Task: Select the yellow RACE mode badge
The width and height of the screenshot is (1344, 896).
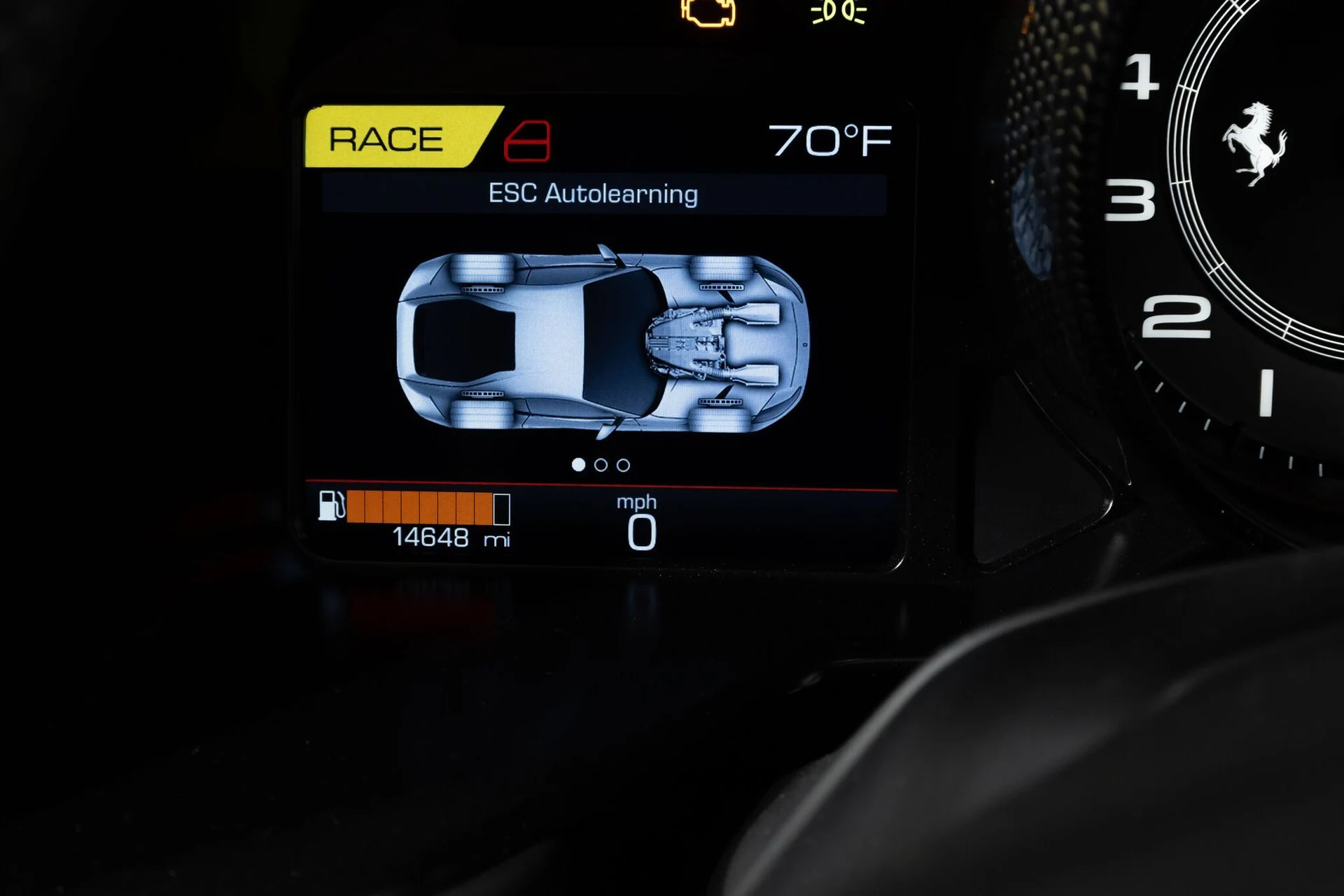Action: 393,138
